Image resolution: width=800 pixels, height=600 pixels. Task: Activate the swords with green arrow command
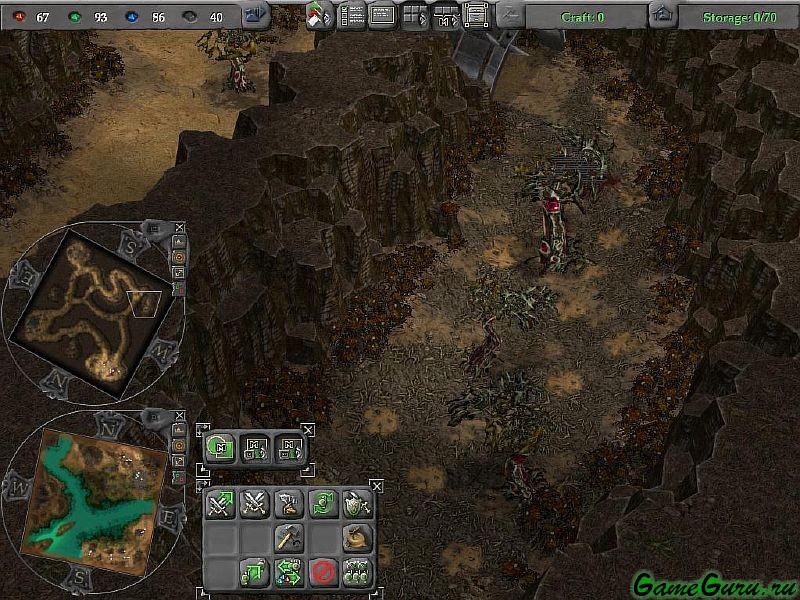click(220, 504)
